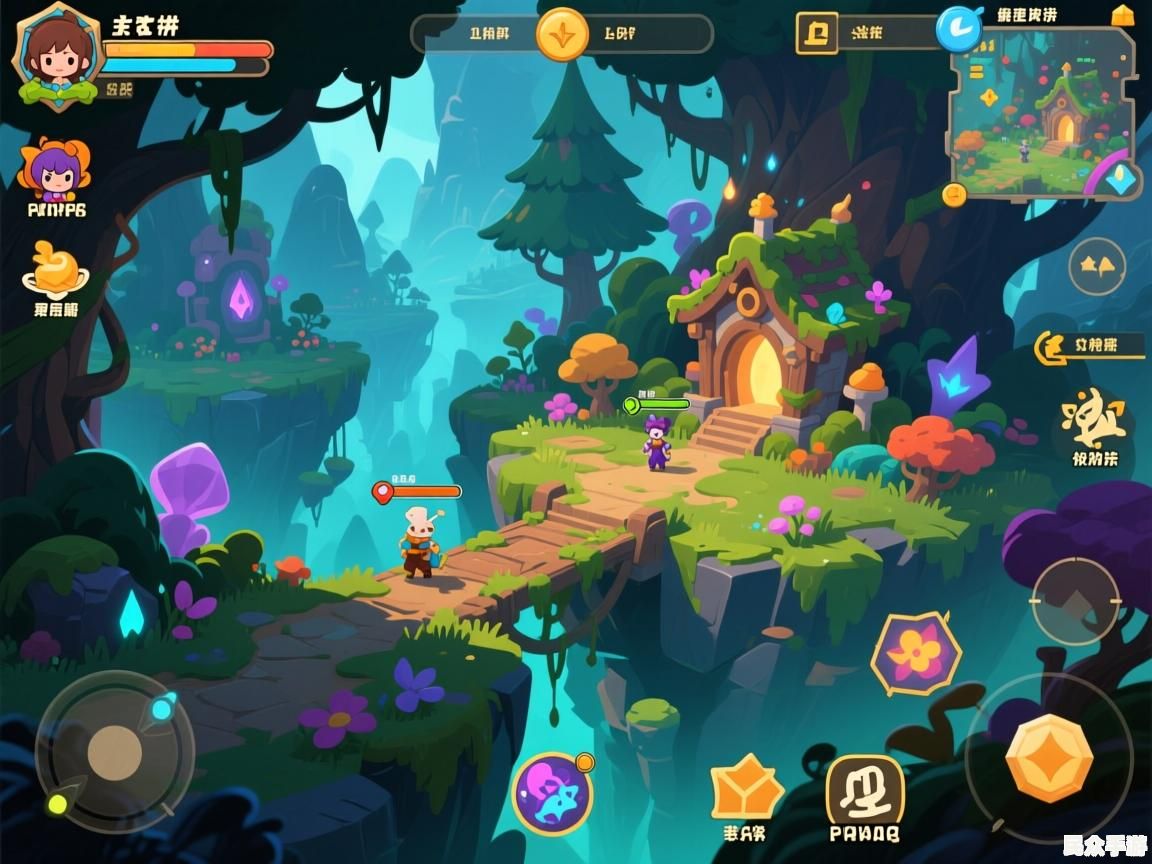
Task: Open the forest minimap
Action: pyautogui.click(x=1040, y=110)
